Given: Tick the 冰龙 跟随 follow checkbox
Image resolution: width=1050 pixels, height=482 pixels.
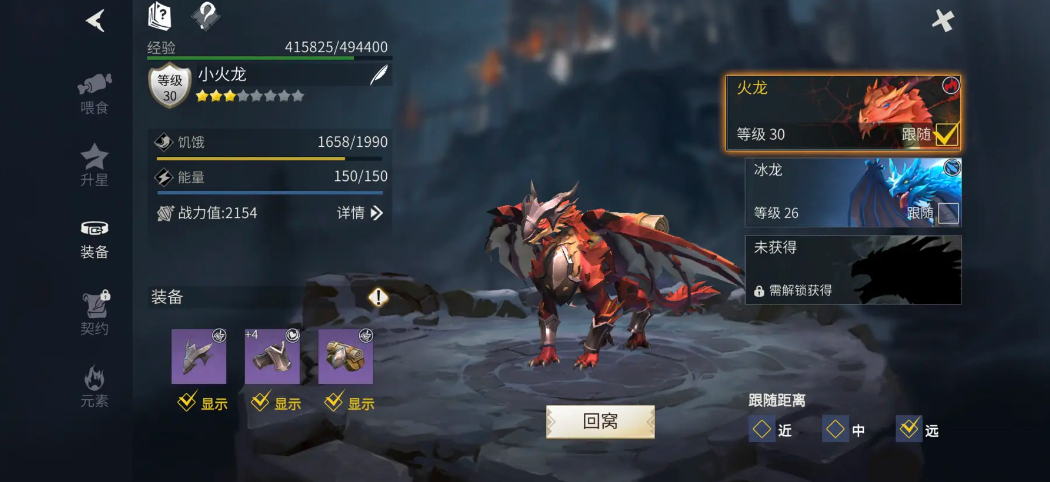Looking at the screenshot, I should (947, 213).
